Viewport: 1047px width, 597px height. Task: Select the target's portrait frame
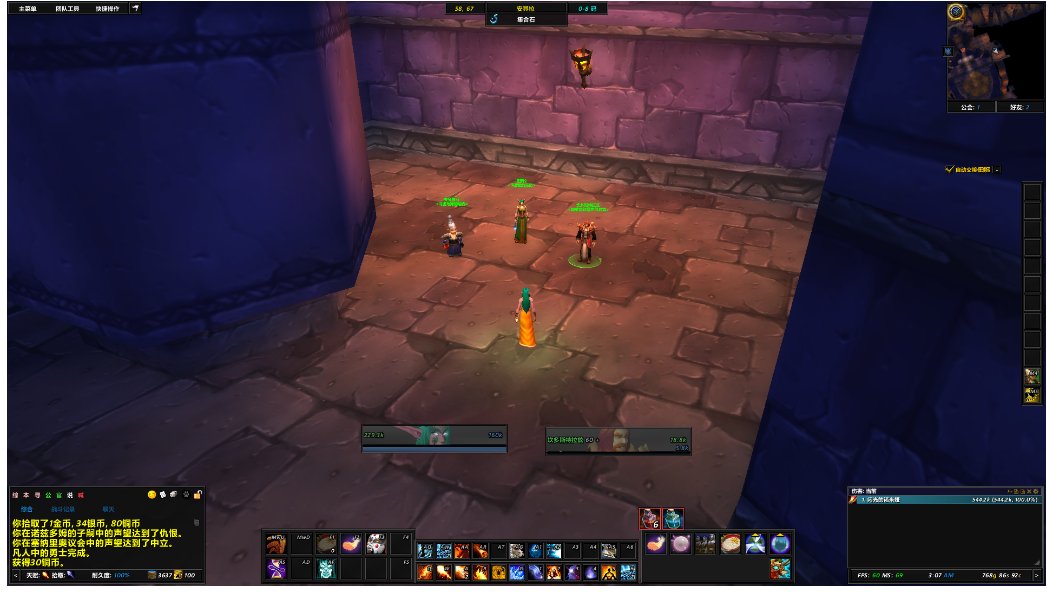(619, 441)
